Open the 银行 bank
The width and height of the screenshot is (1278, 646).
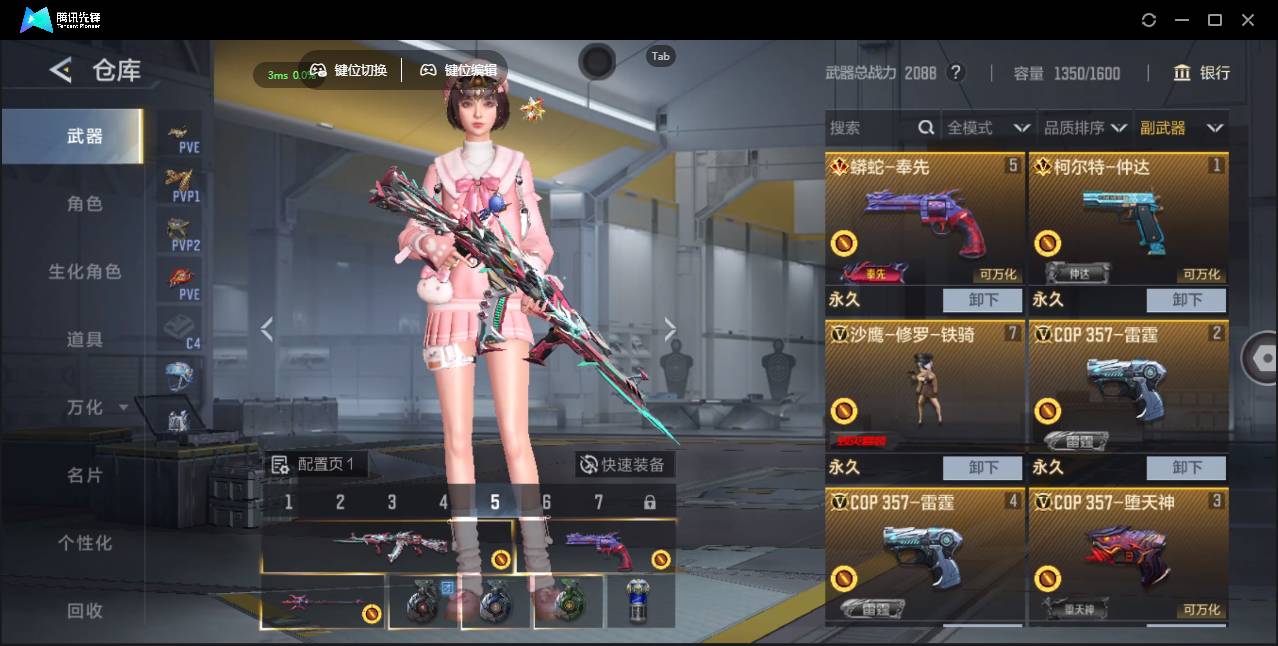[x=1201, y=73]
